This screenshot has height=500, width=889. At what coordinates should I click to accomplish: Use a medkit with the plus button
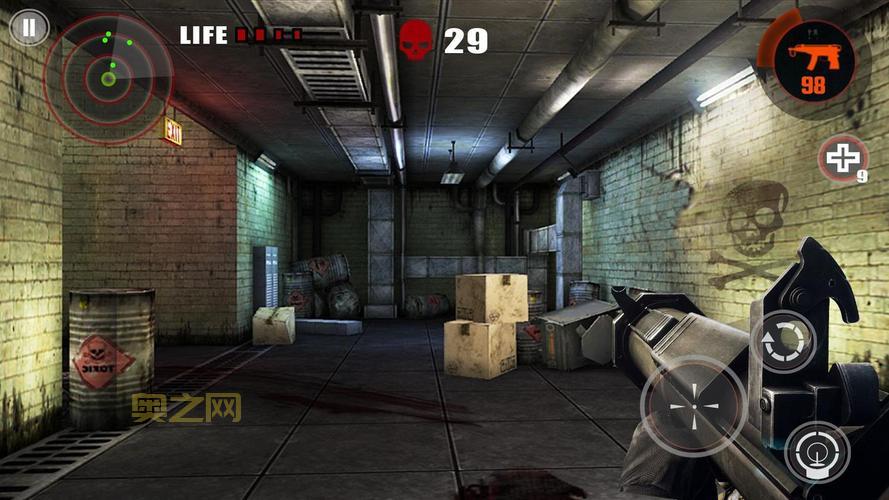coord(843,158)
